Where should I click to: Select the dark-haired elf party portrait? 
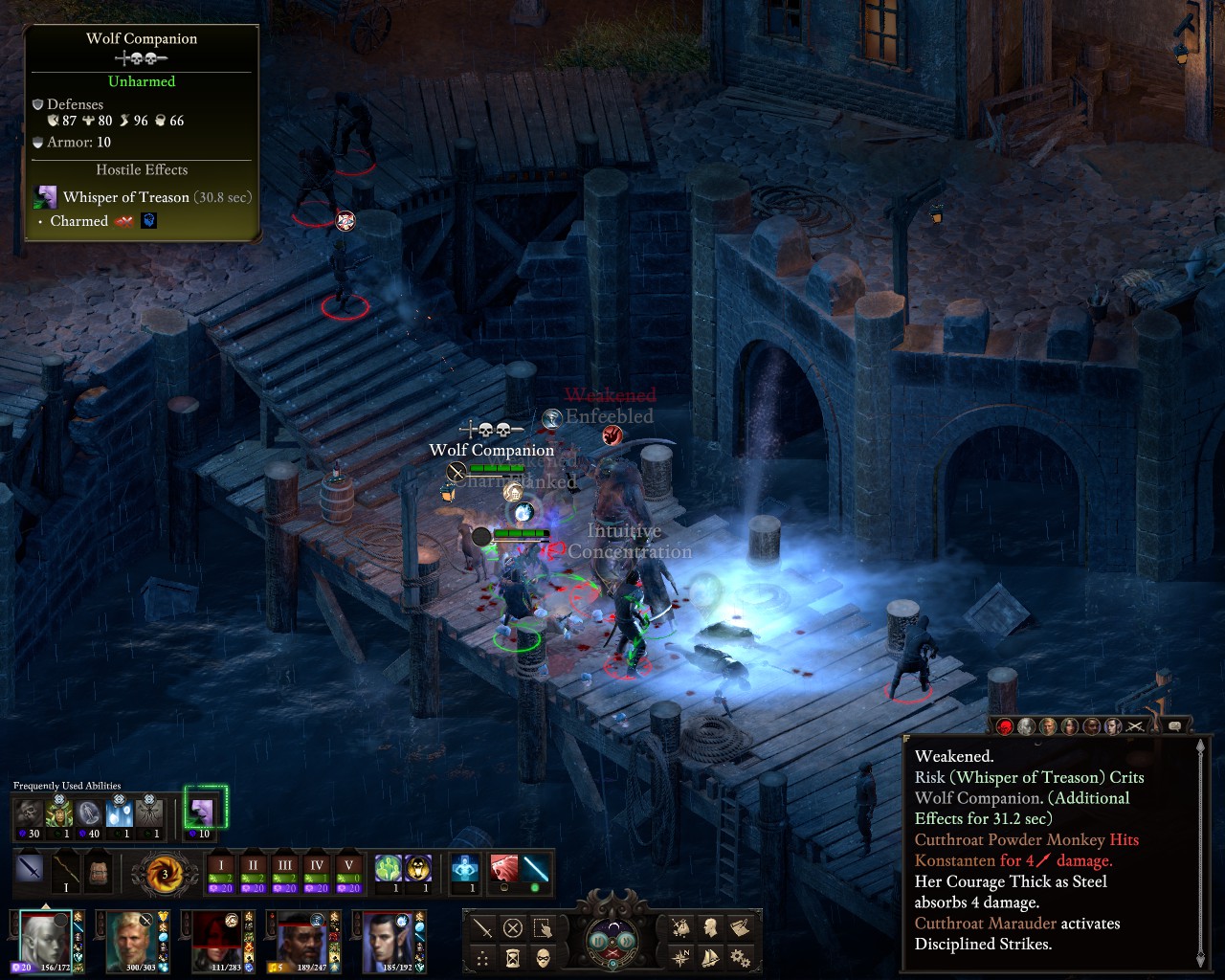tap(388, 940)
